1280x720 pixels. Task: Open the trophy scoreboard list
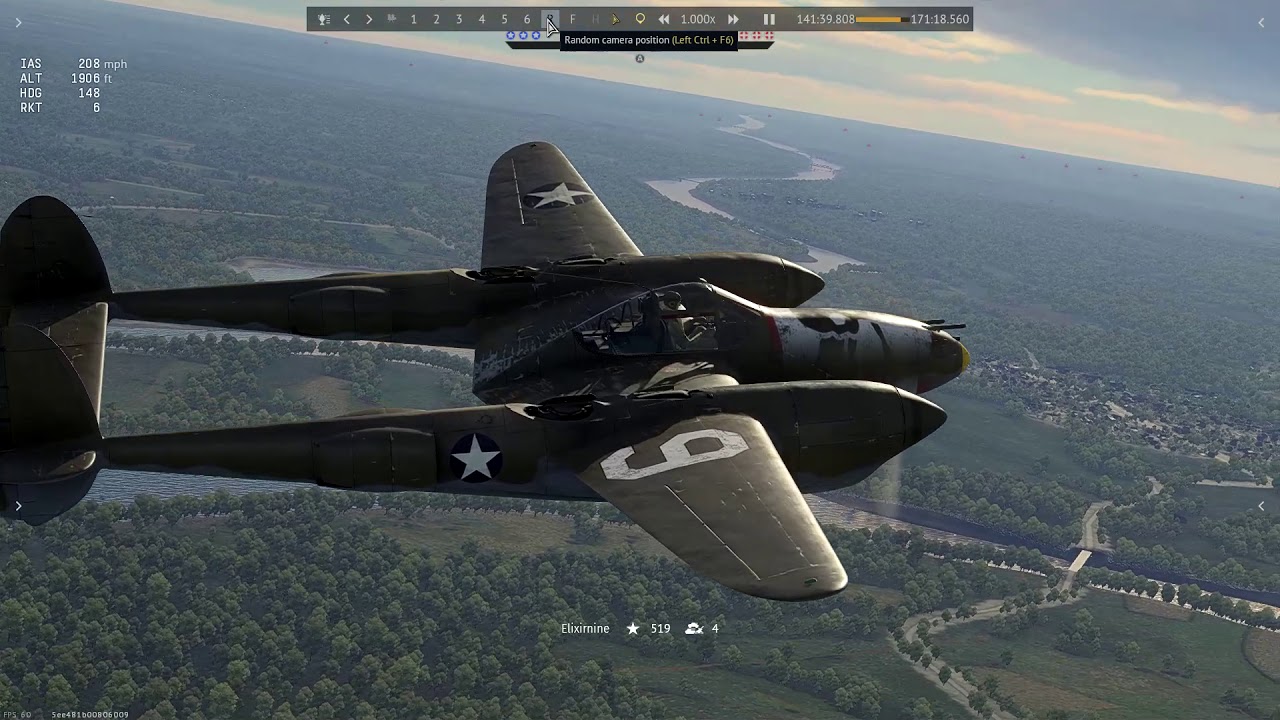click(323, 19)
